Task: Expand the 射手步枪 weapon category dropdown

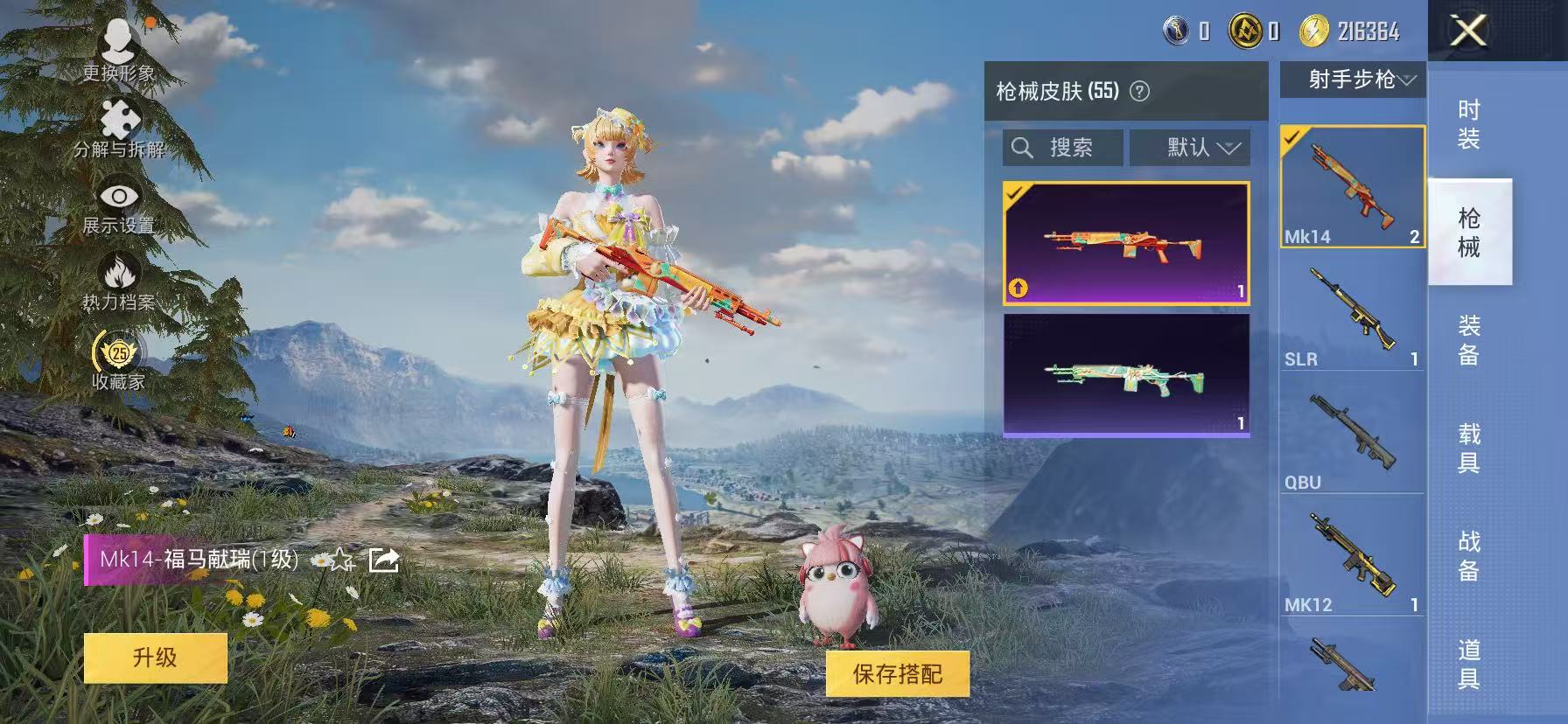Action: coord(1351,80)
